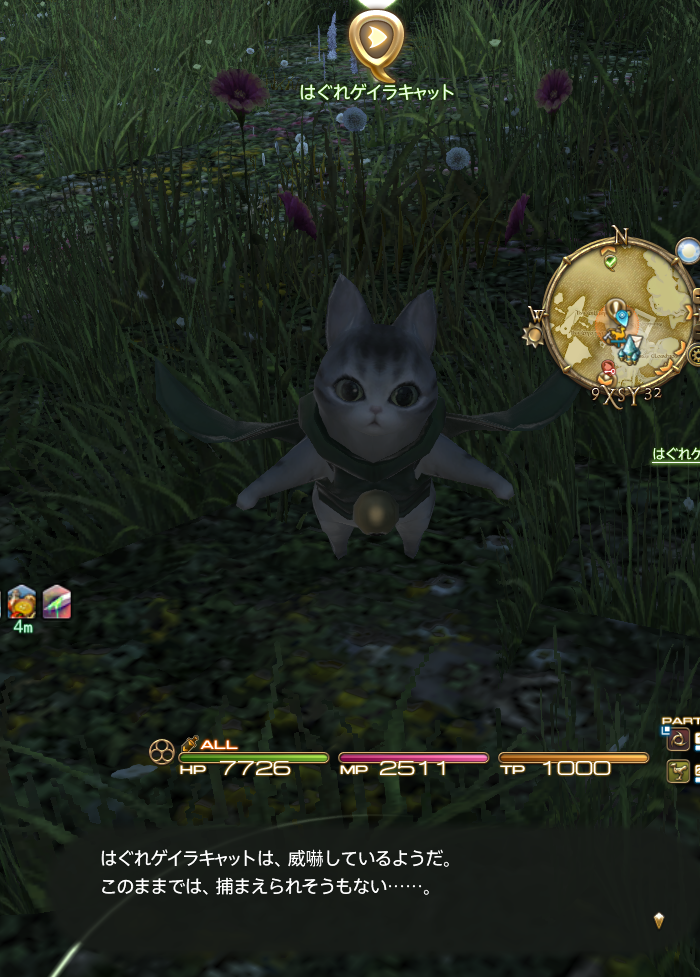This screenshot has height=977, width=700.
Task: Click the sun time-of-day icon beside minimap
Action: [x=531, y=334]
